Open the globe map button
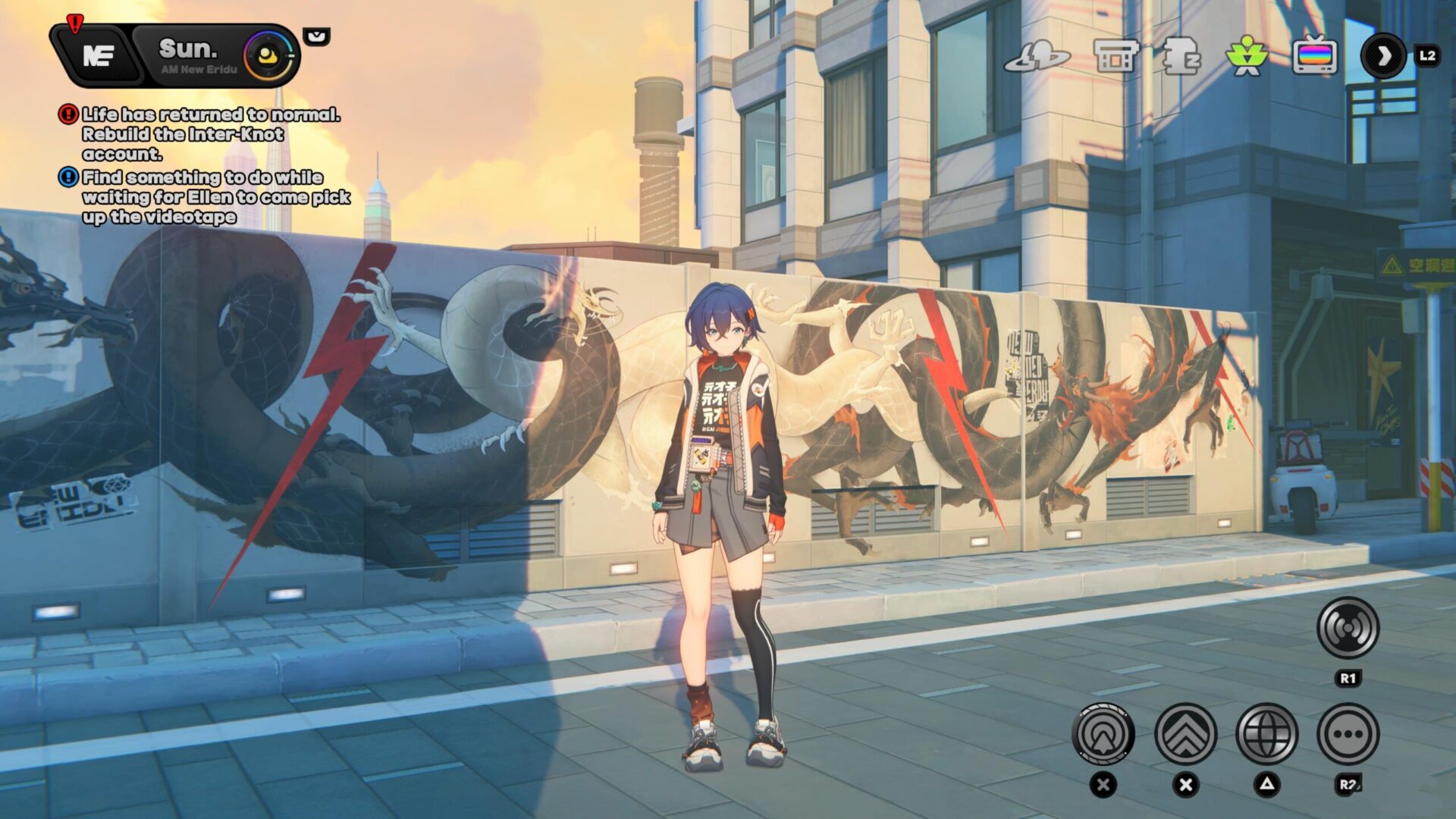Image resolution: width=1456 pixels, height=819 pixels. coord(1266,734)
